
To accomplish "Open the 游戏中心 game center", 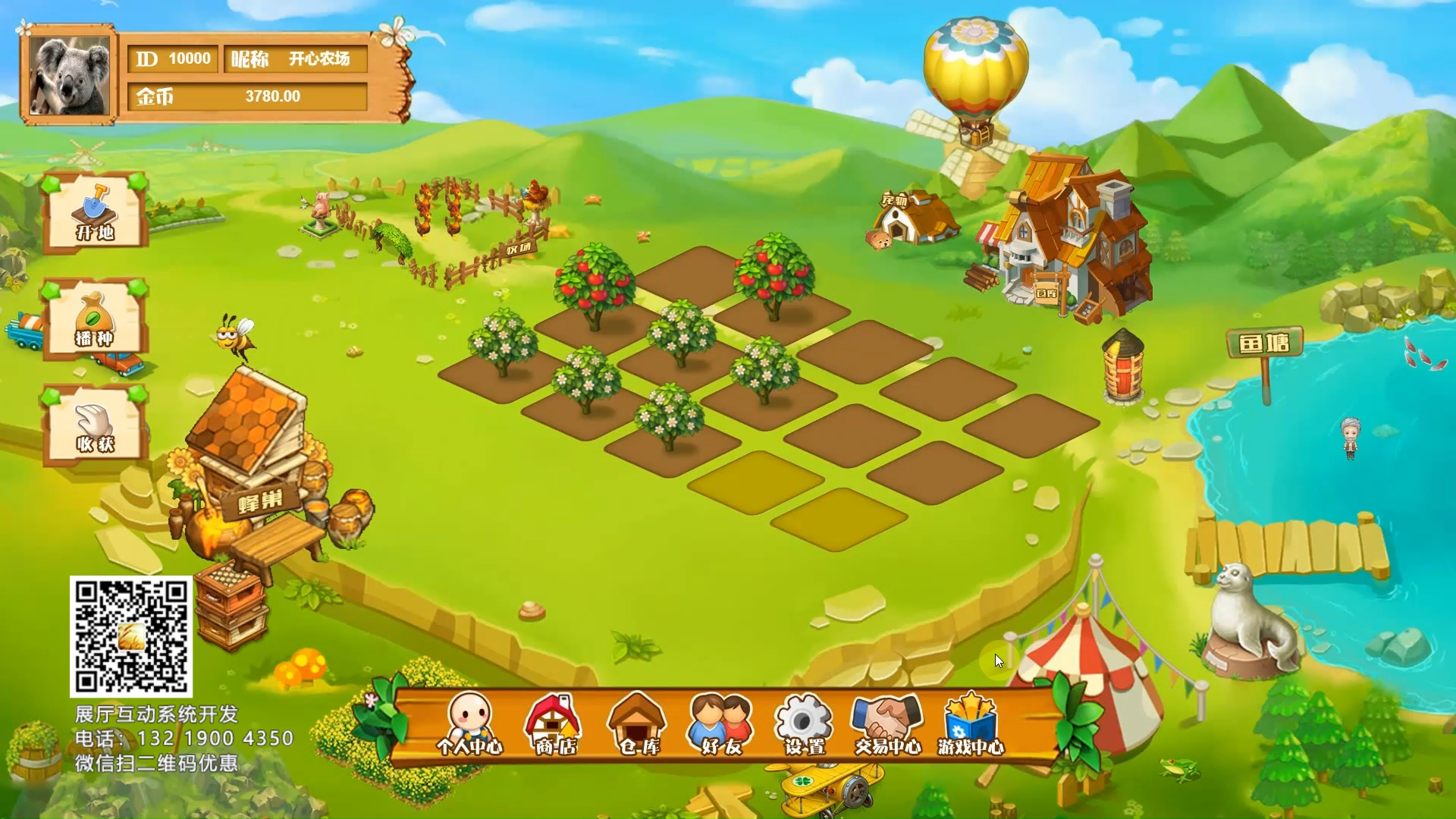I will click(971, 724).
